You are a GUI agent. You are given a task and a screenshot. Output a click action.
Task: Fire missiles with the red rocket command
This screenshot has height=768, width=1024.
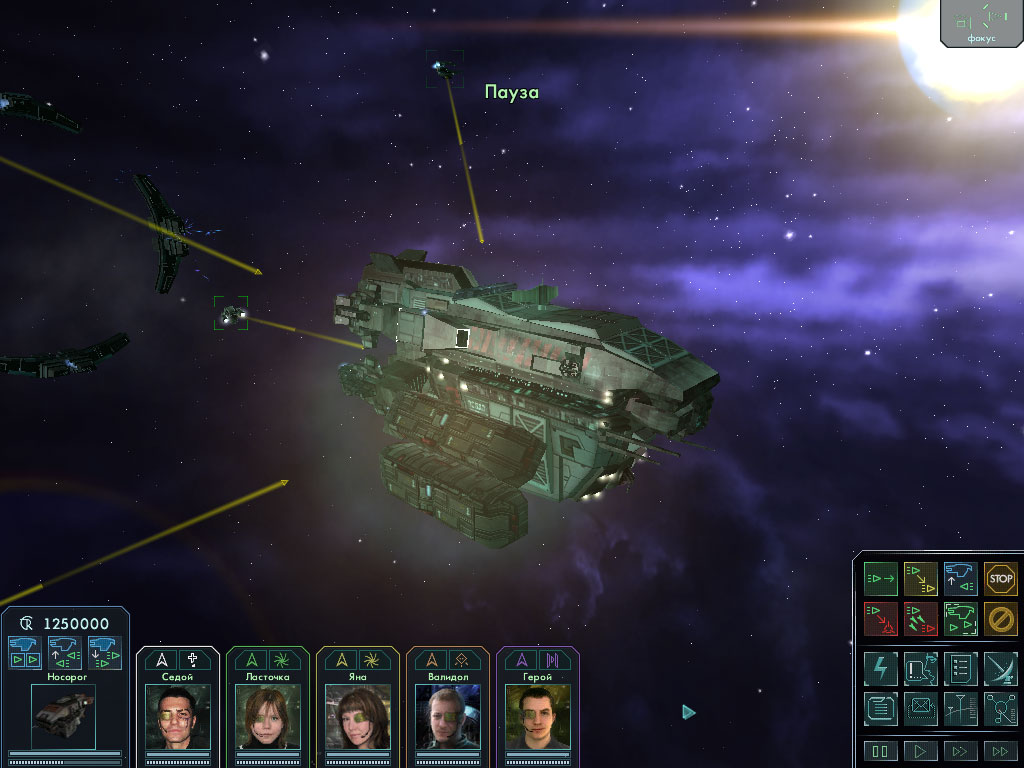coord(921,618)
